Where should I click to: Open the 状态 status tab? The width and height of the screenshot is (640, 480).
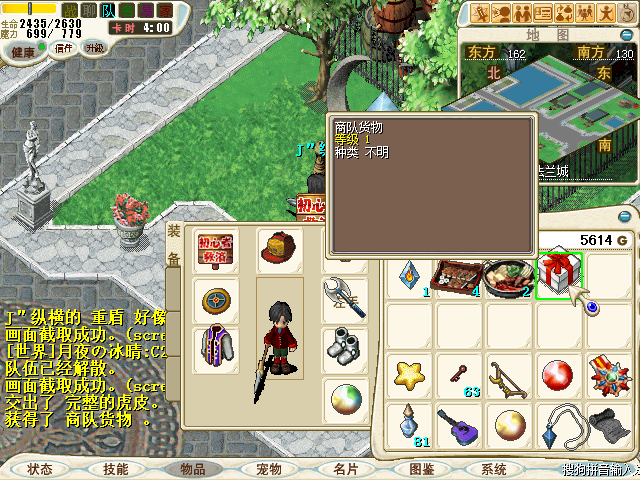tap(40, 468)
